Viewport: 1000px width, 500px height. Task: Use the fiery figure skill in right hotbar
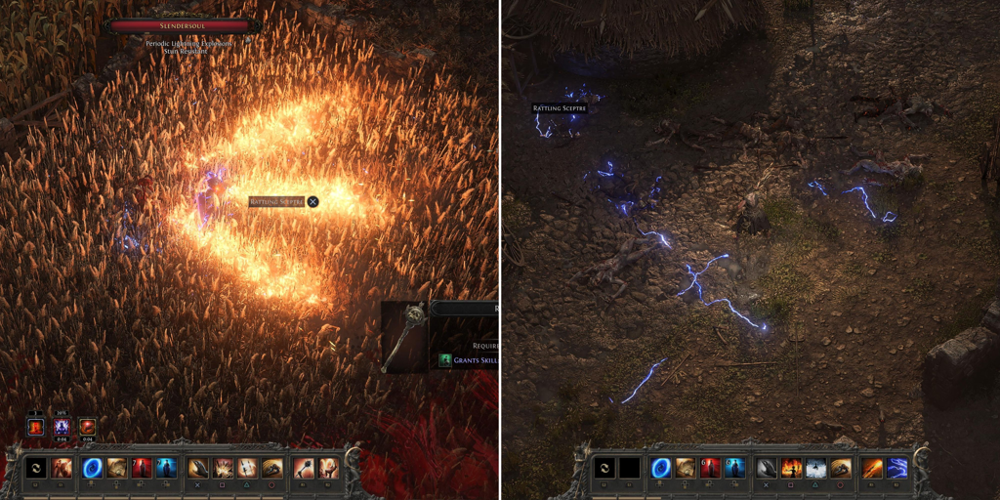793,468
